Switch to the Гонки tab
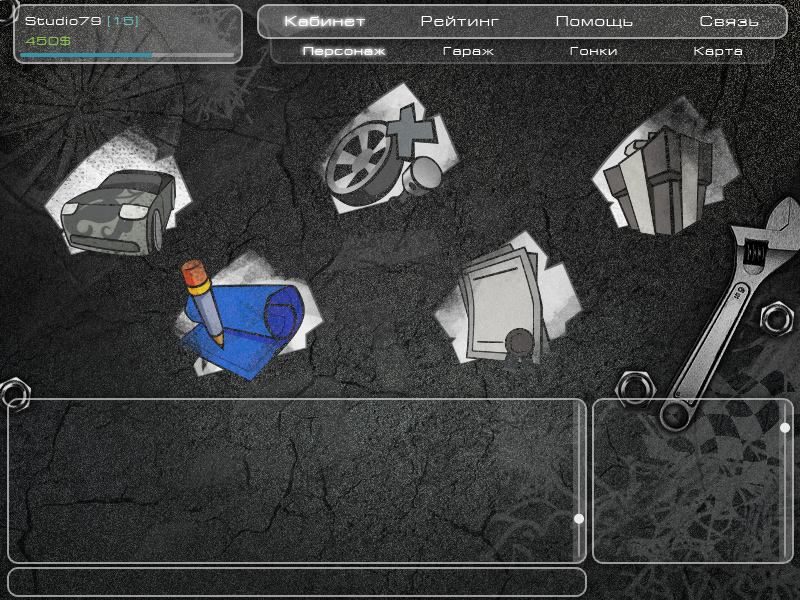Viewport: 800px width, 600px height. (593, 51)
